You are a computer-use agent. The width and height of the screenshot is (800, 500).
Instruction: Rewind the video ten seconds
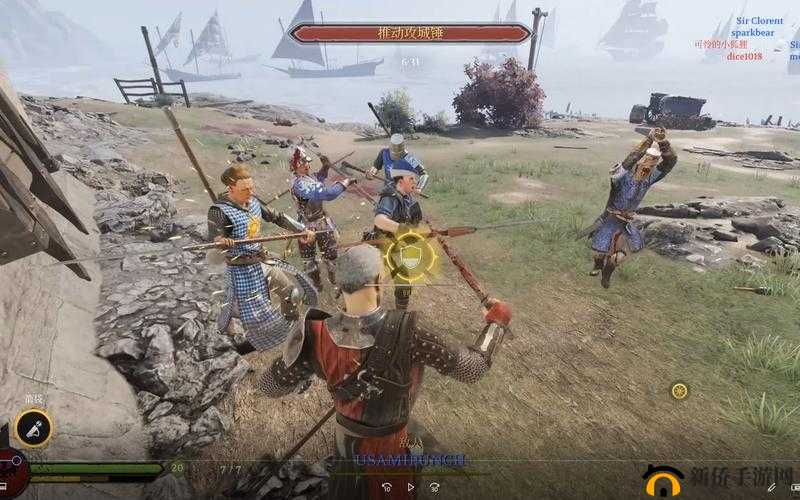pos(387,487)
